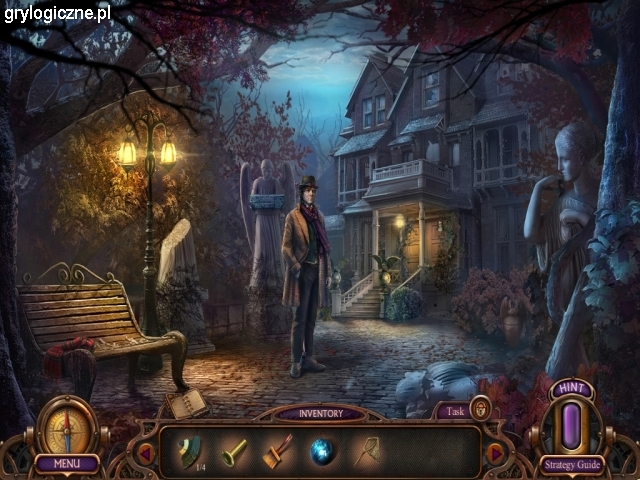Open the Strategy Guide
Screen dimensions: 640x480
tap(571, 464)
